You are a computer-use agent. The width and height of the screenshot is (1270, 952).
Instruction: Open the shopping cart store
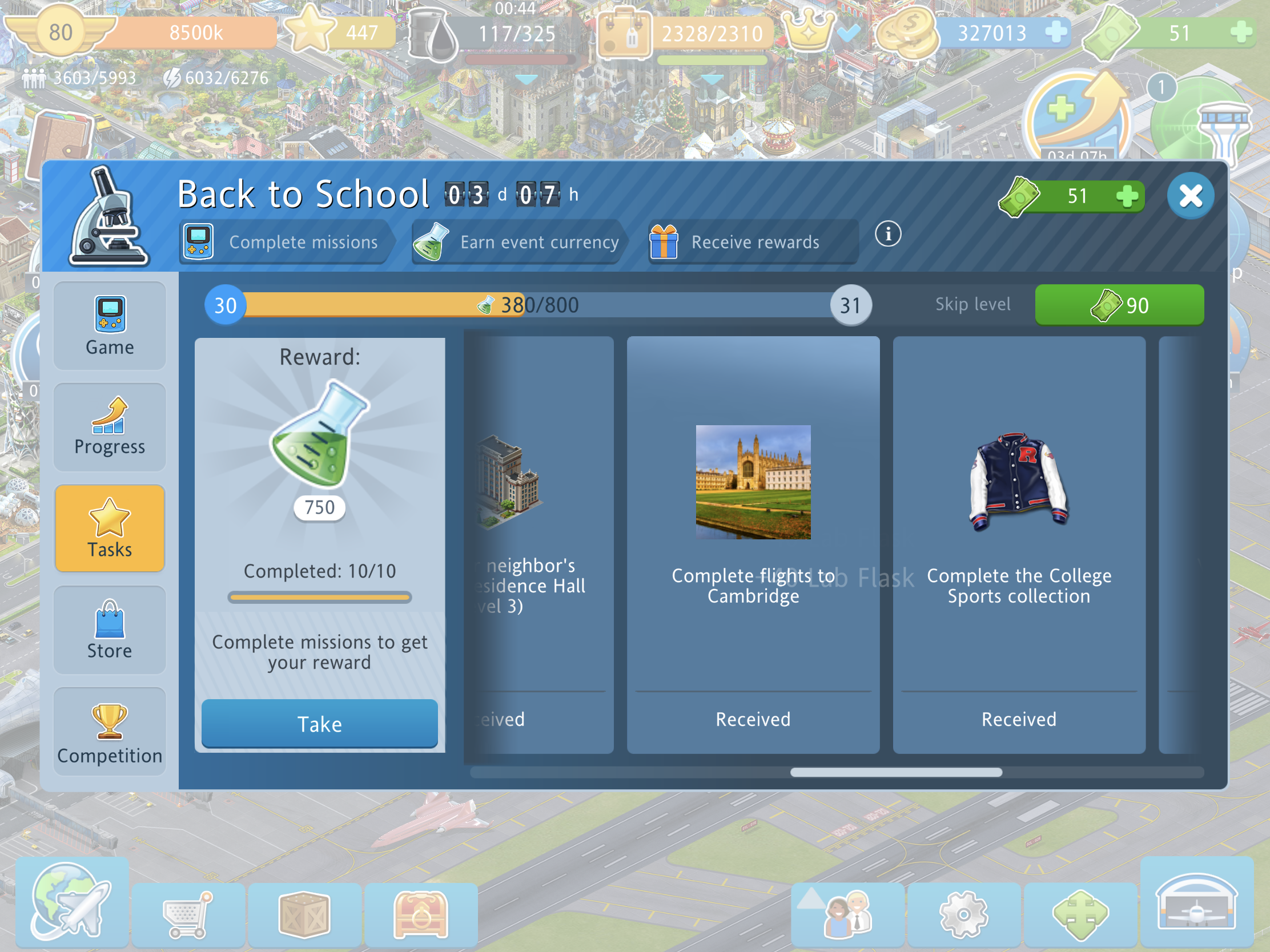(188, 914)
